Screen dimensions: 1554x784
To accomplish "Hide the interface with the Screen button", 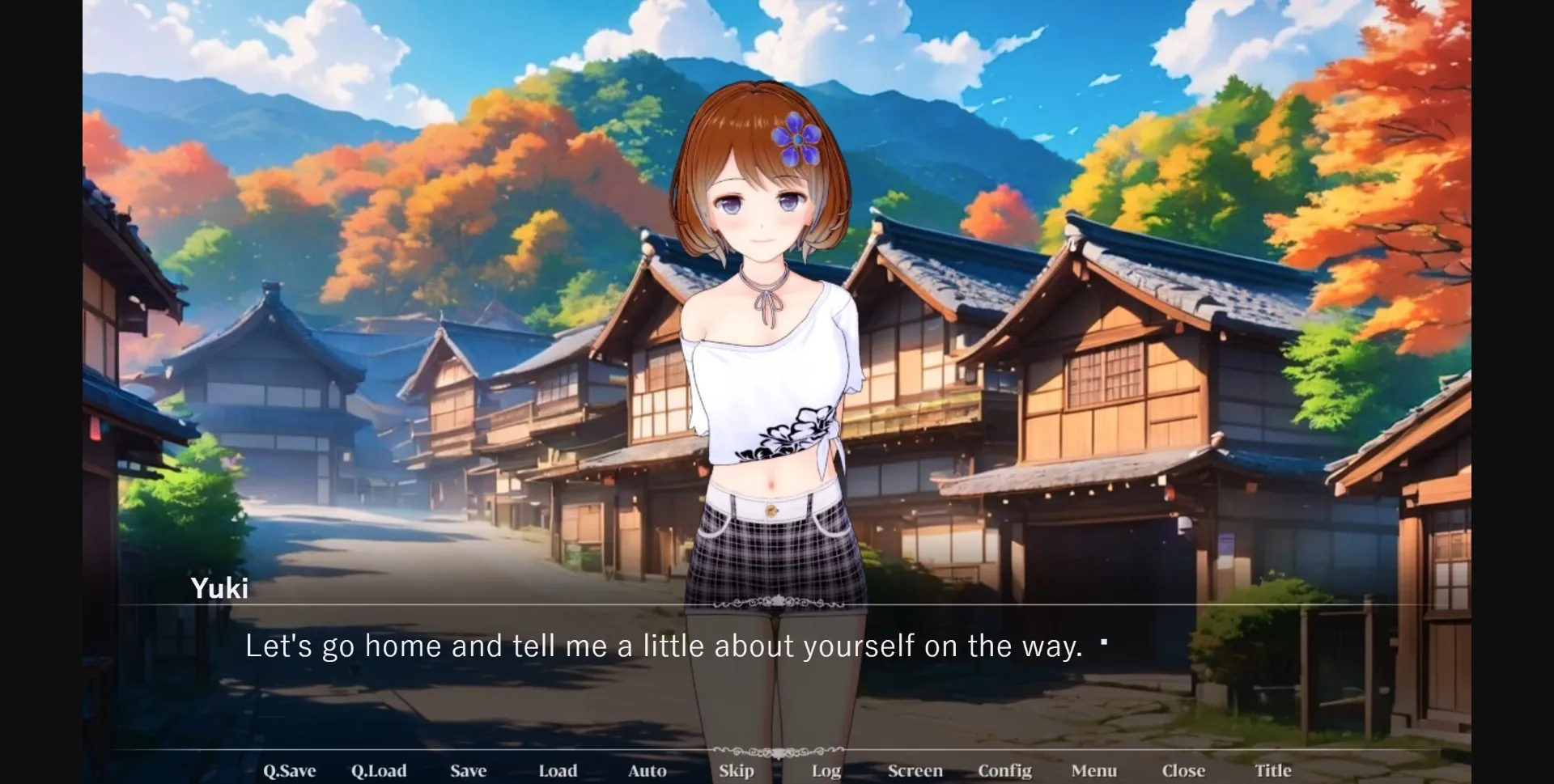I will pyautogui.click(x=915, y=771).
